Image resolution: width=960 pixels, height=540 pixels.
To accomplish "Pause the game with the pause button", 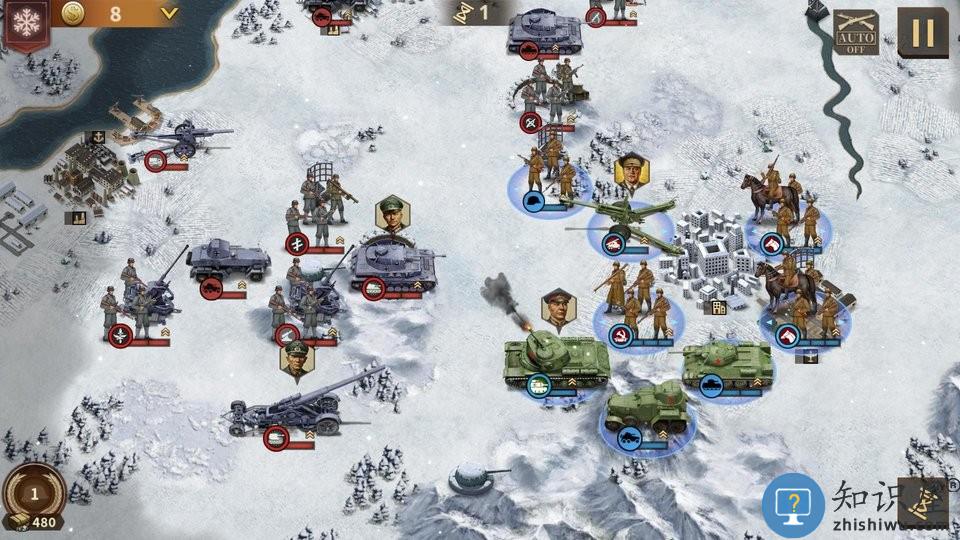I will pos(922,33).
